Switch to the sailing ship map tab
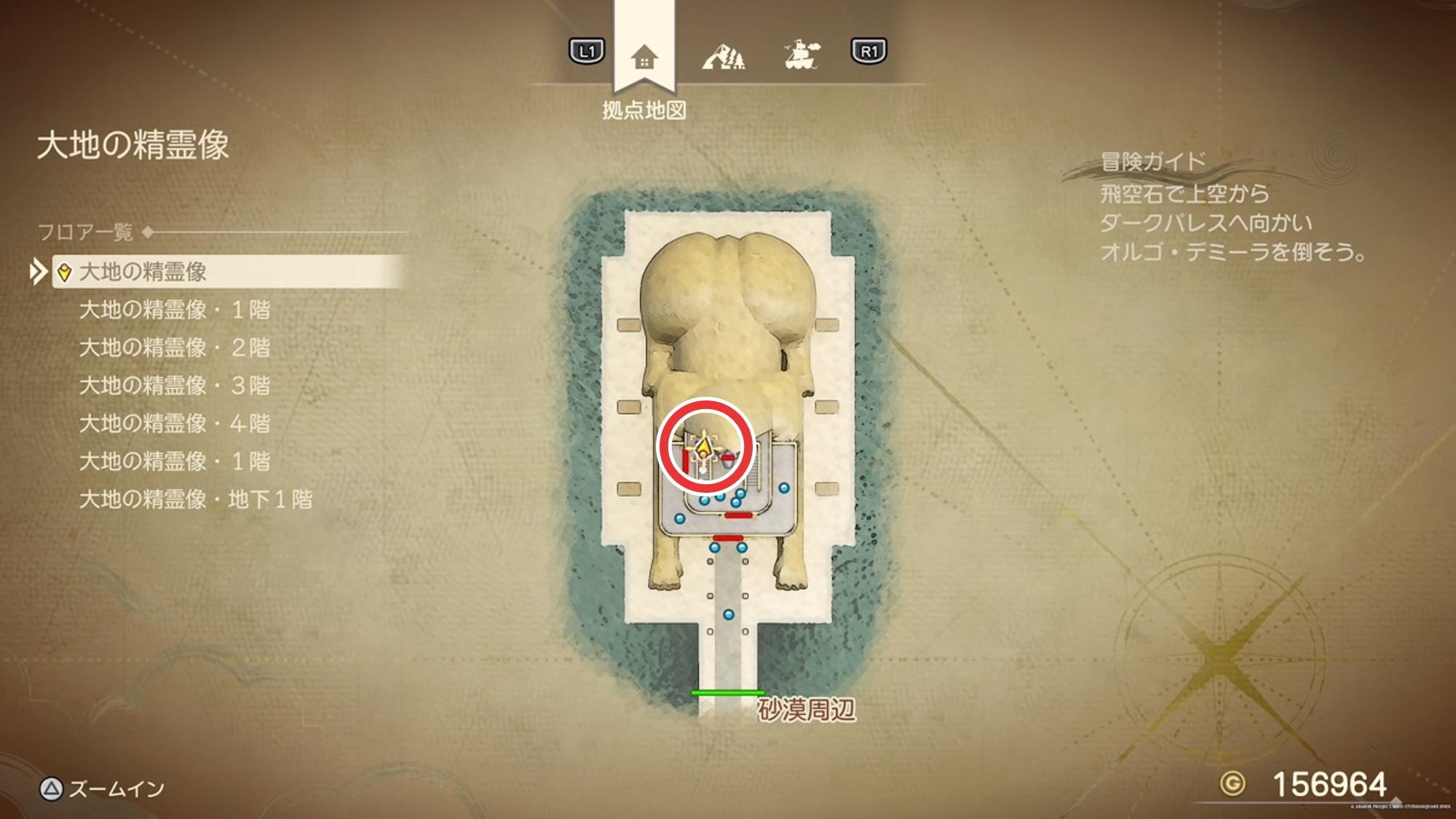The image size is (1456, 819). pos(802,55)
